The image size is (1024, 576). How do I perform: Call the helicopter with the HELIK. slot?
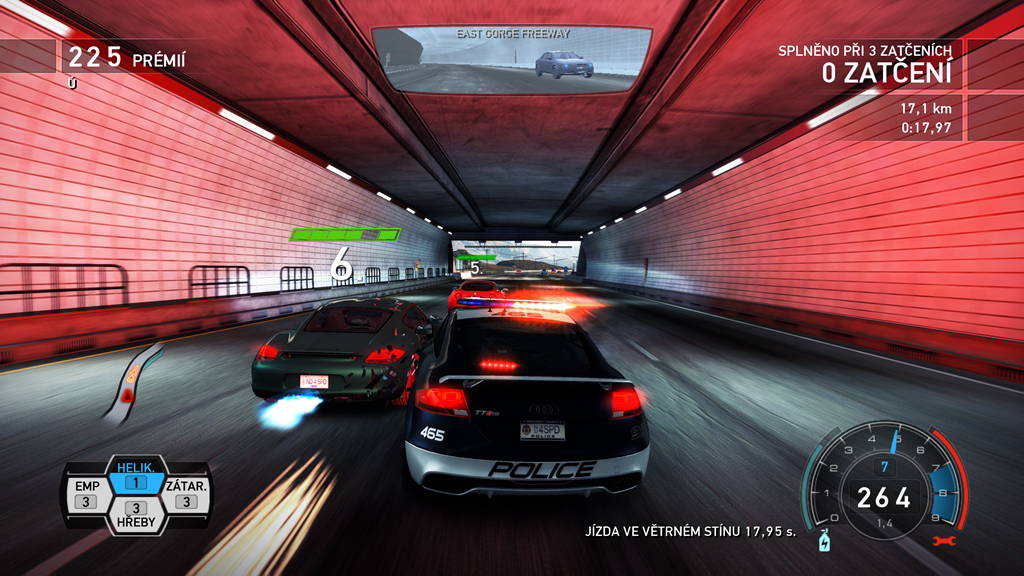tap(136, 476)
